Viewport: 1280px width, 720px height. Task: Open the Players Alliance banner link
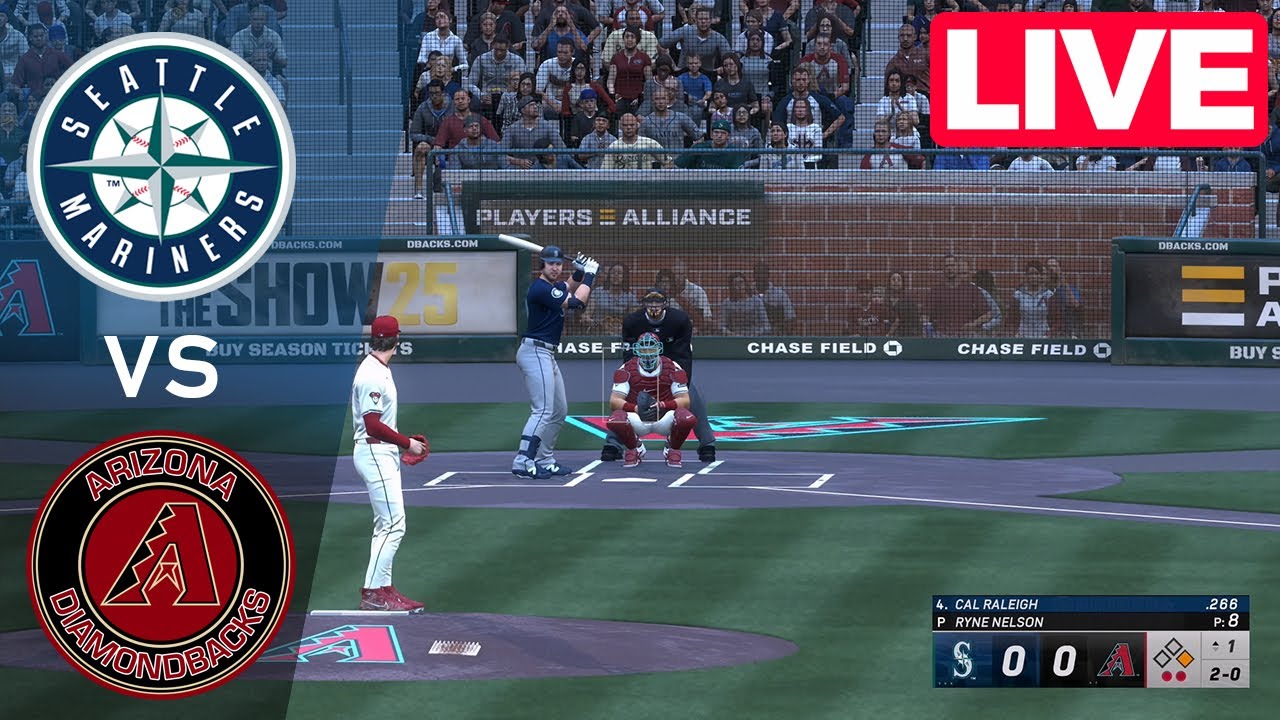click(x=613, y=214)
